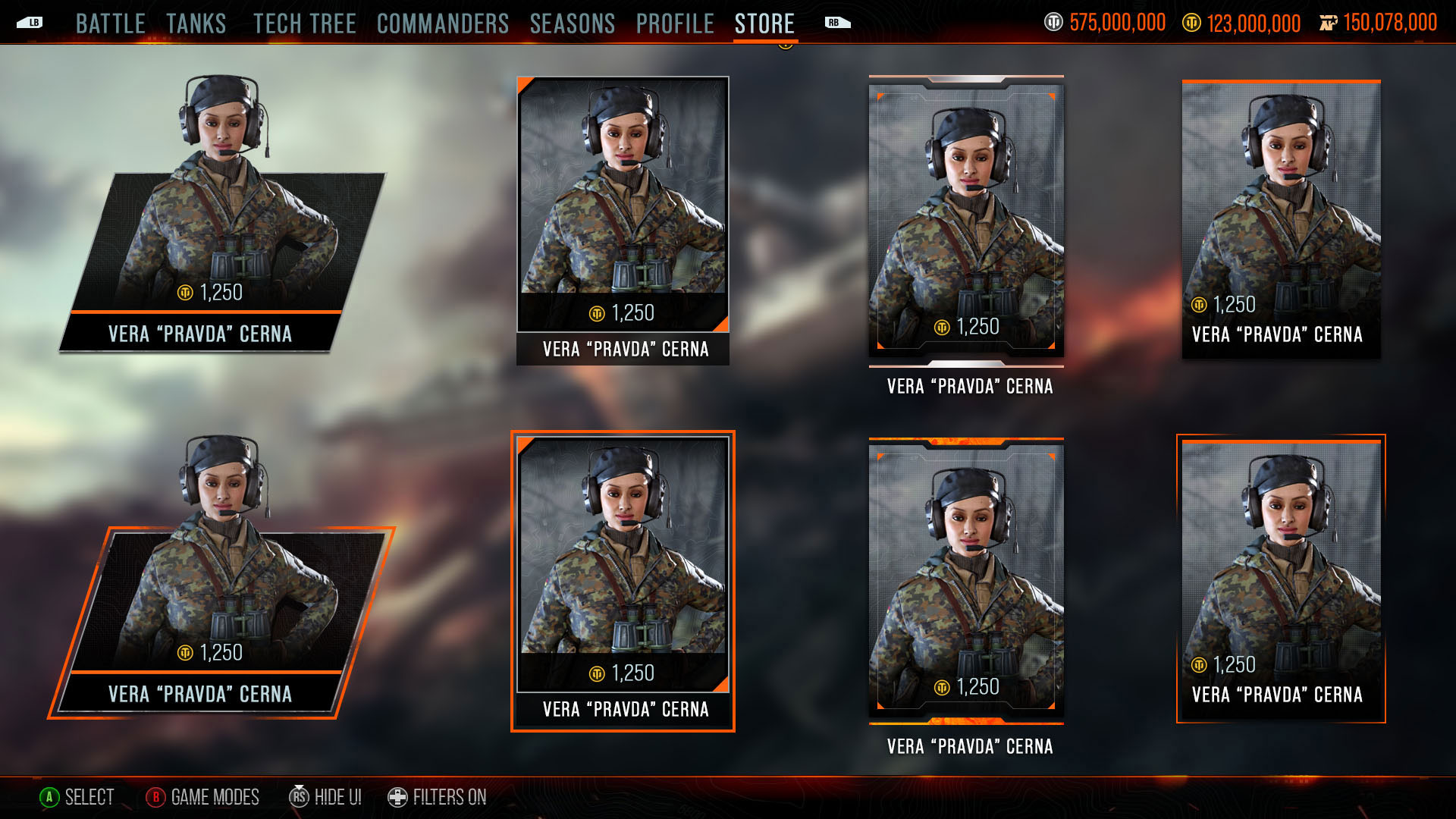Screen dimensions: 1456x819
Task: Open the Tanks tab
Action: click(x=196, y=24)
